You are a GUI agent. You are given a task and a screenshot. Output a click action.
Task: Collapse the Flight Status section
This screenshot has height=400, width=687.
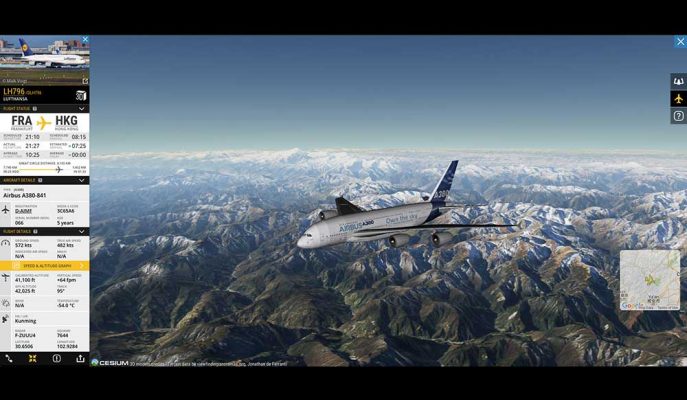82,108
